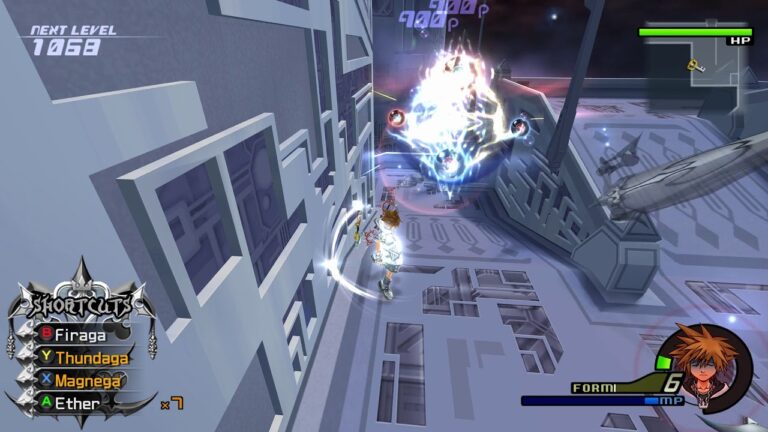Open the minimap in the corner
This screenshot has width=768, height=432.
click(x=705, y=74)
